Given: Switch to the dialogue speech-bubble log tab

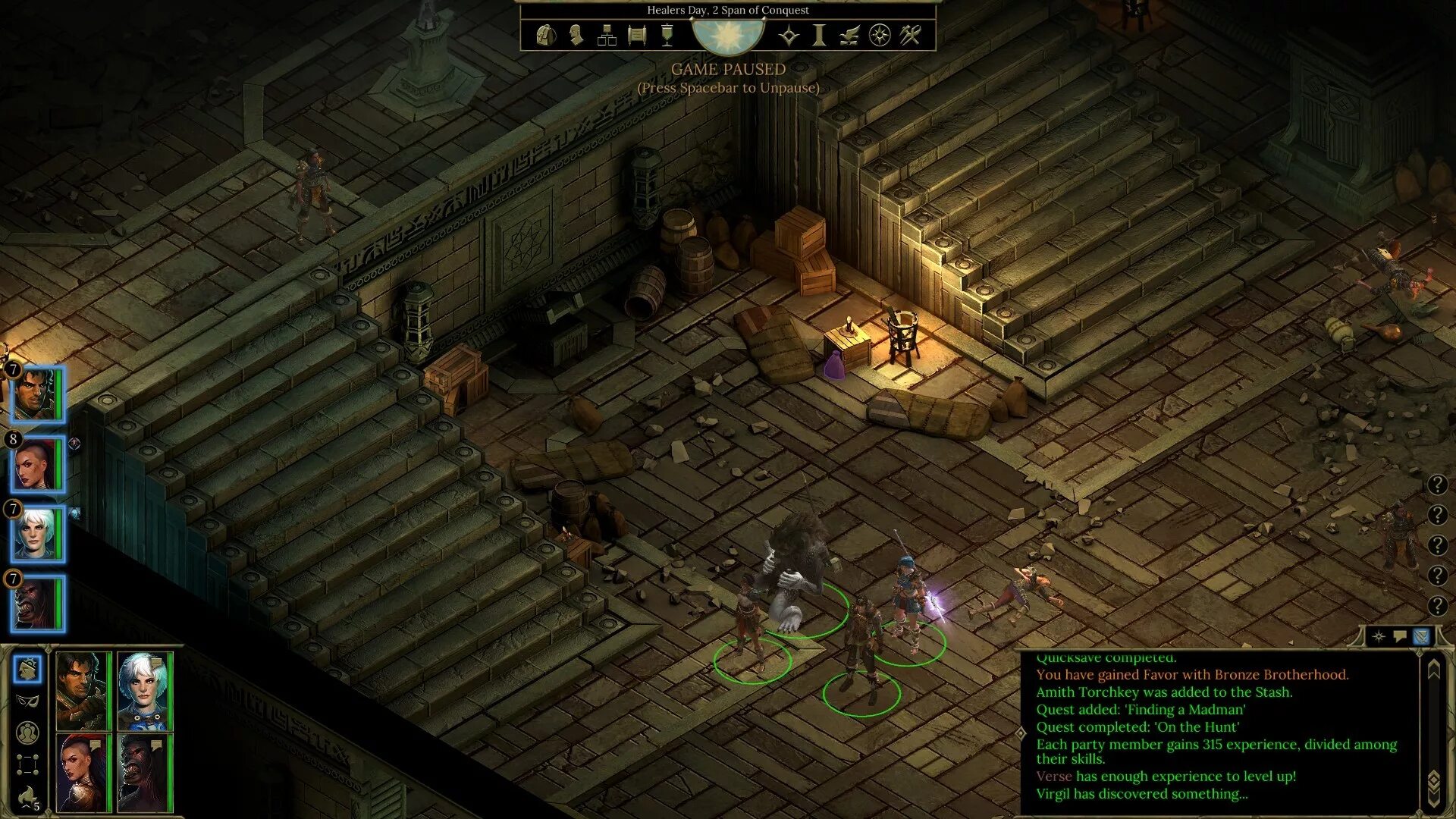Looking at the screenshot, I should [1400, 636].
